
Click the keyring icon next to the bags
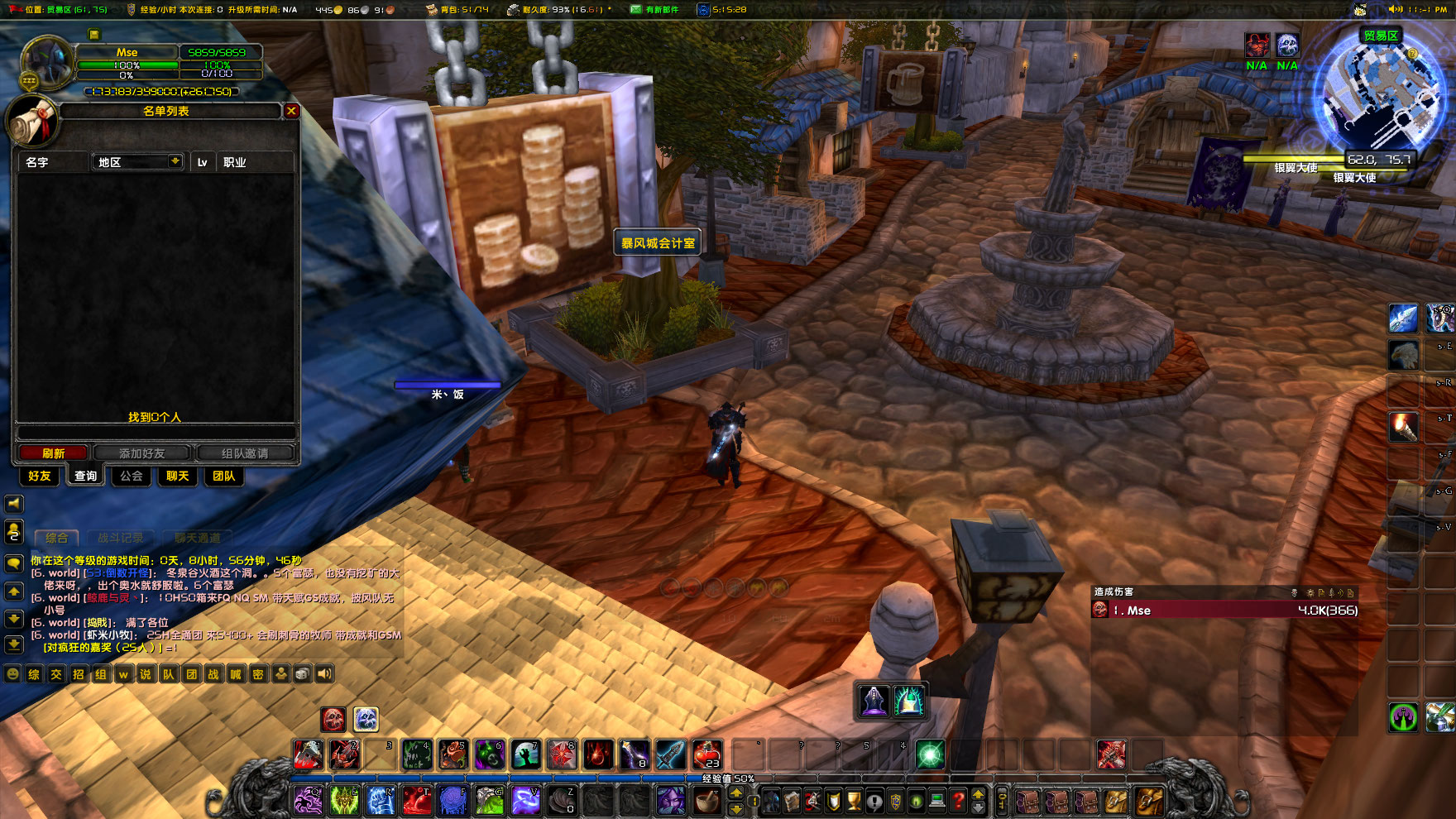1003,800
